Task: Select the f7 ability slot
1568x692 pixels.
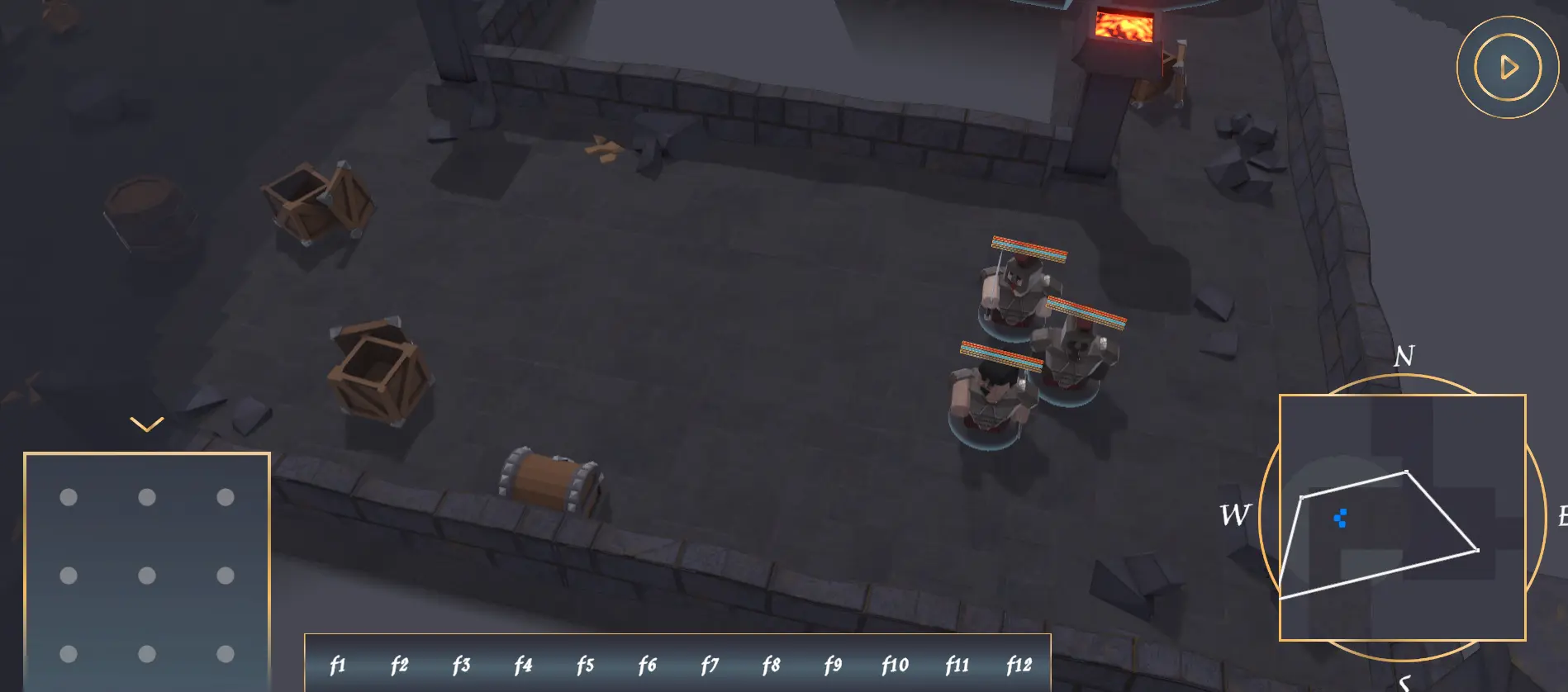Action: [710, 663]
